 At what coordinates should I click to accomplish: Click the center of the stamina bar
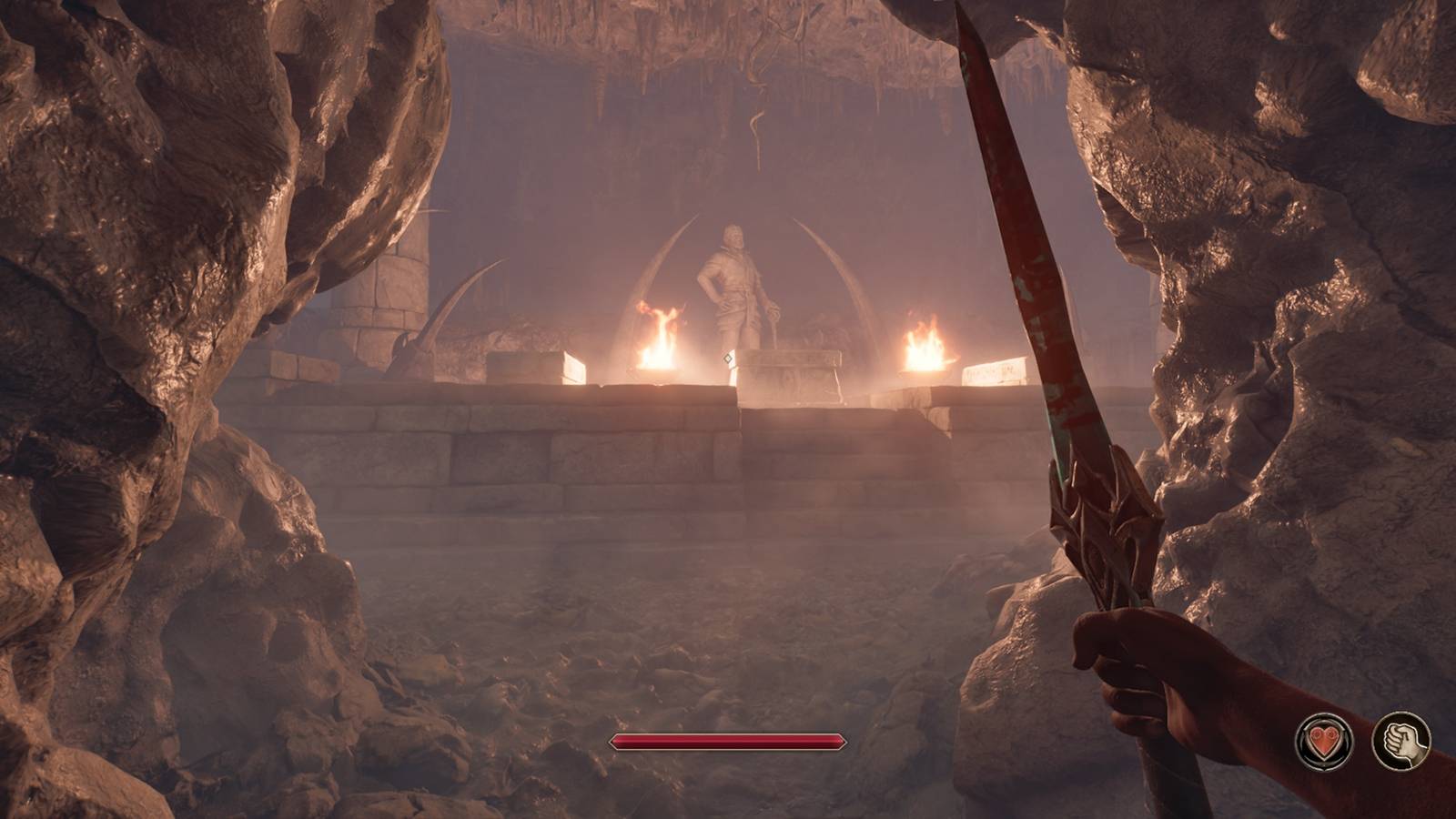(728, 743)
